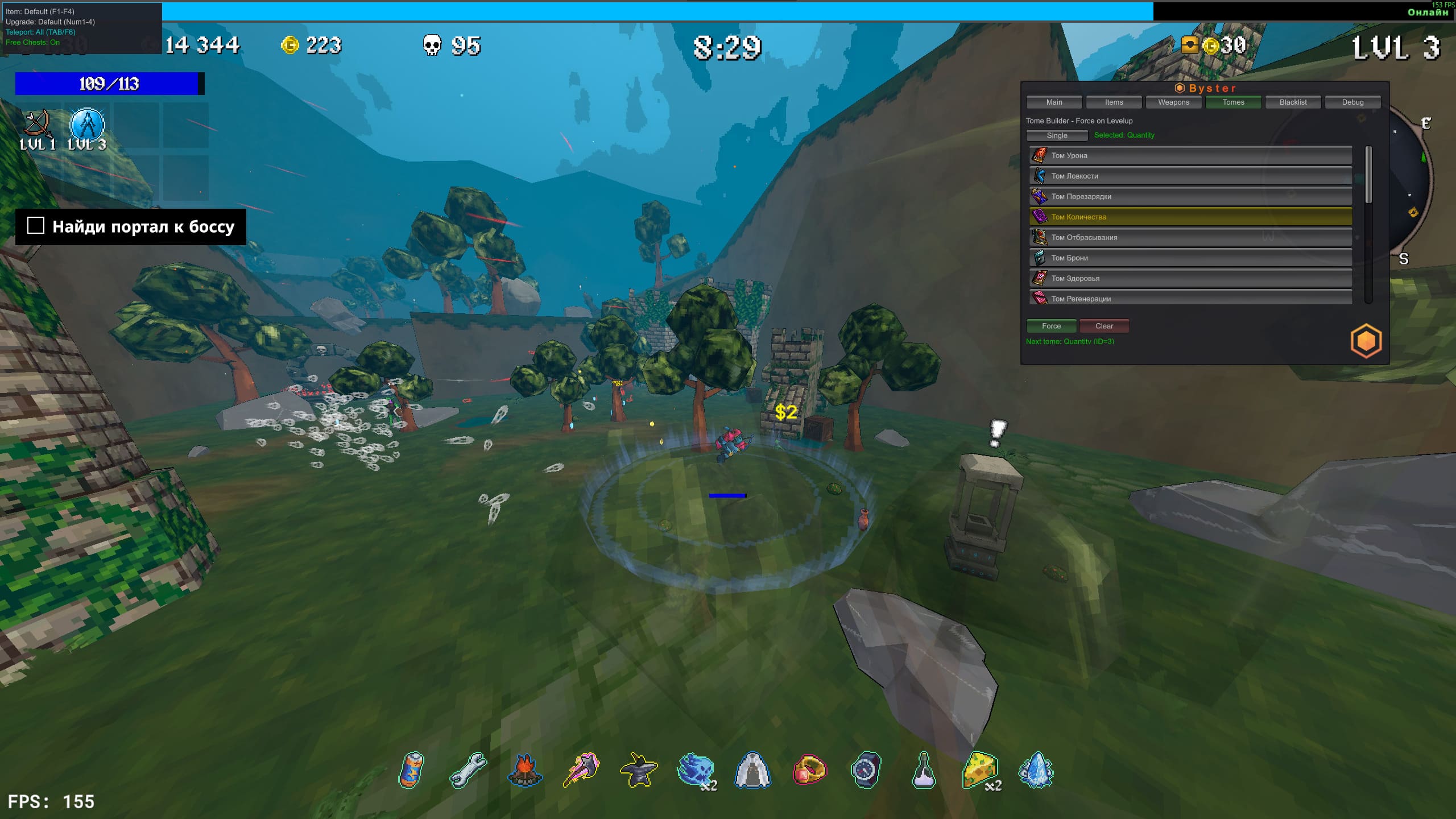The image size is (1456, 819).
Task: Pick the Том Здоровья row
Action: click(1190, 278)
